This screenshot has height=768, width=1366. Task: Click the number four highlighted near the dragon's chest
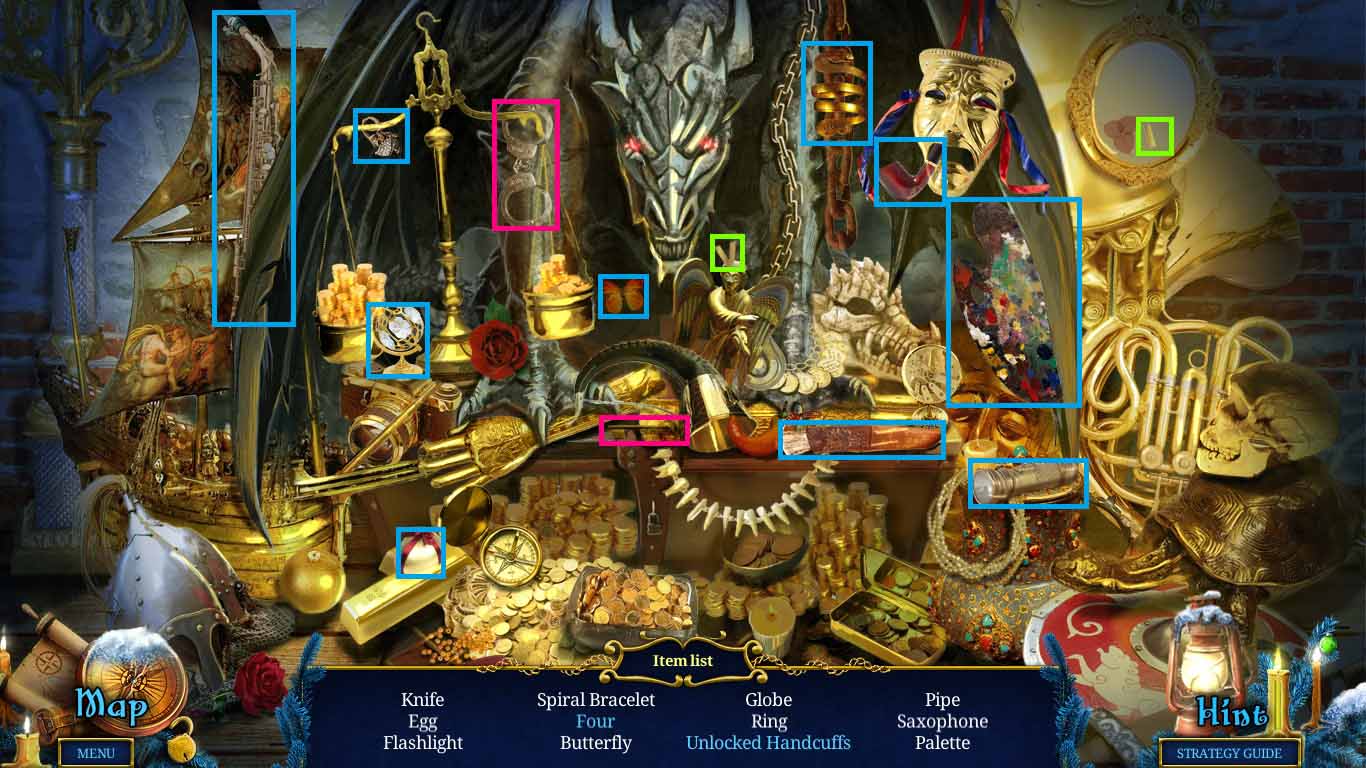pyautogui.click(x=727, y=253)
